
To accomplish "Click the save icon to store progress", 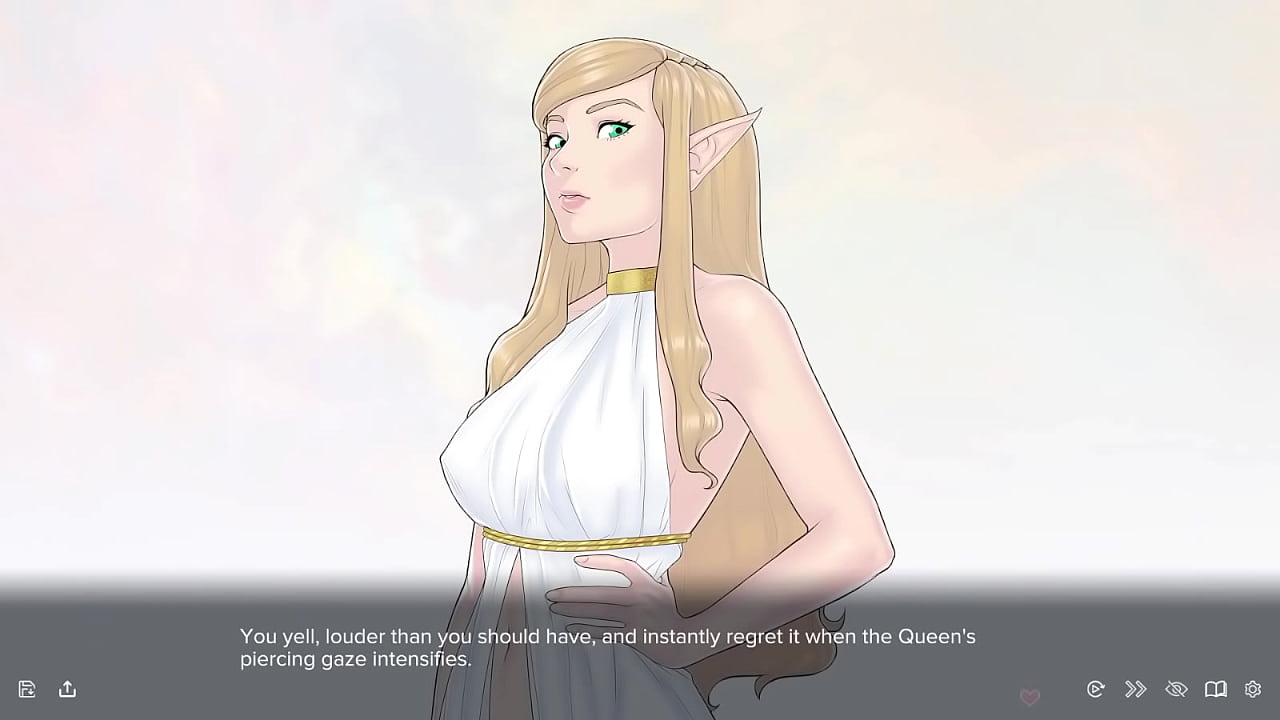I will 27,689.
